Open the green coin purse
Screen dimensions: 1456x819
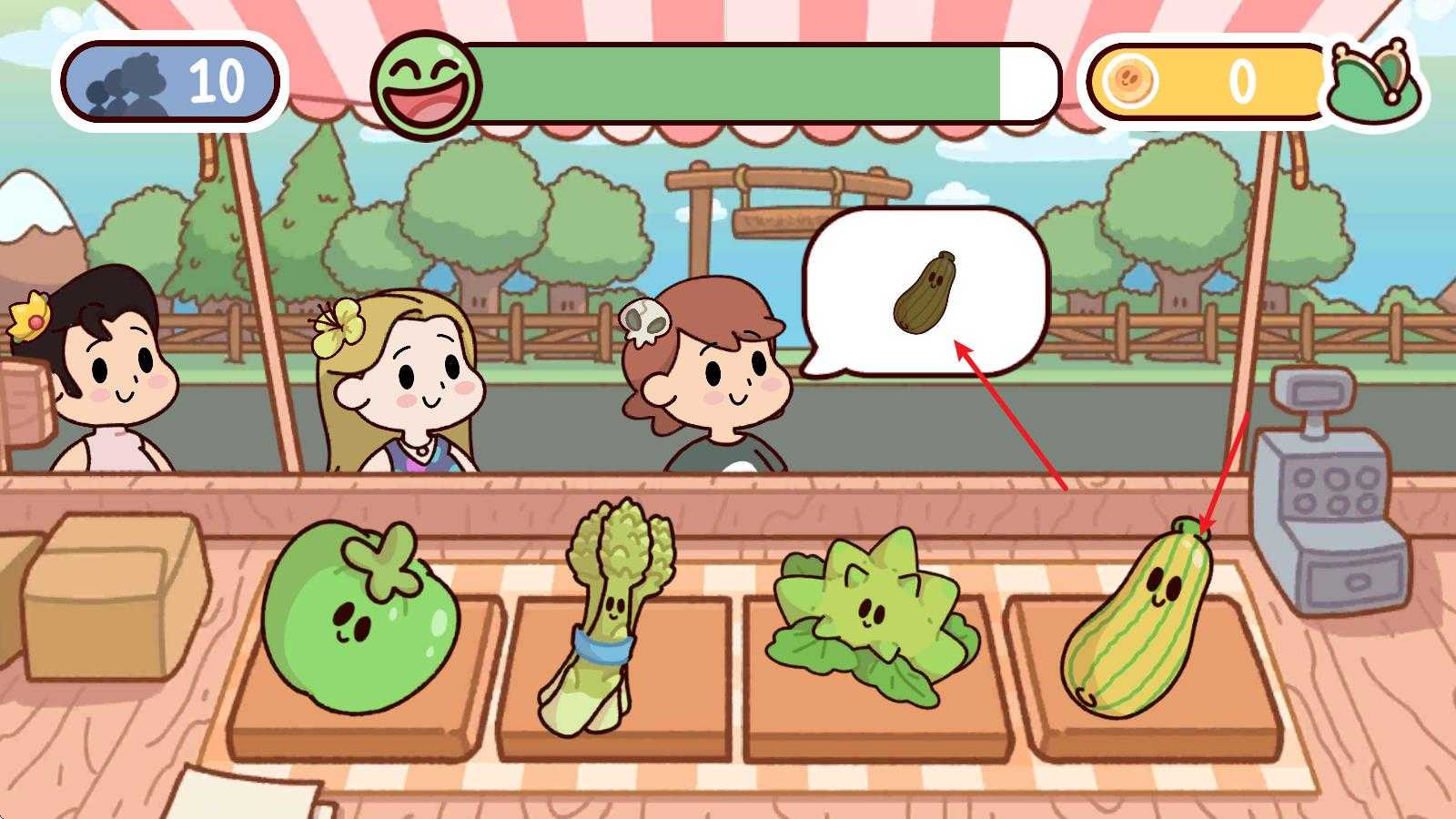tap(1374, 82)
